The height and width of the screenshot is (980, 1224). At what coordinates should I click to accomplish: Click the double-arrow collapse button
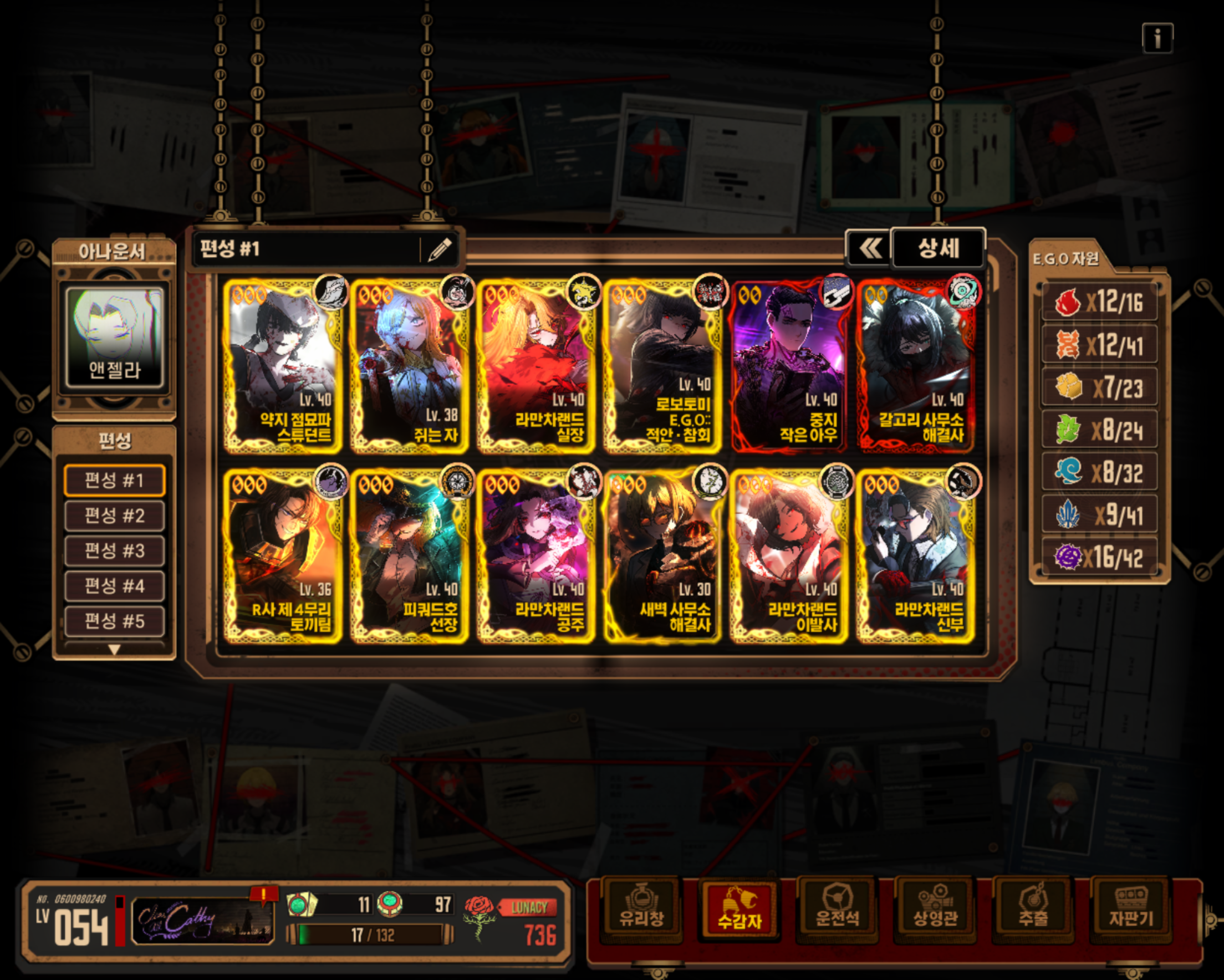point(869,248)
